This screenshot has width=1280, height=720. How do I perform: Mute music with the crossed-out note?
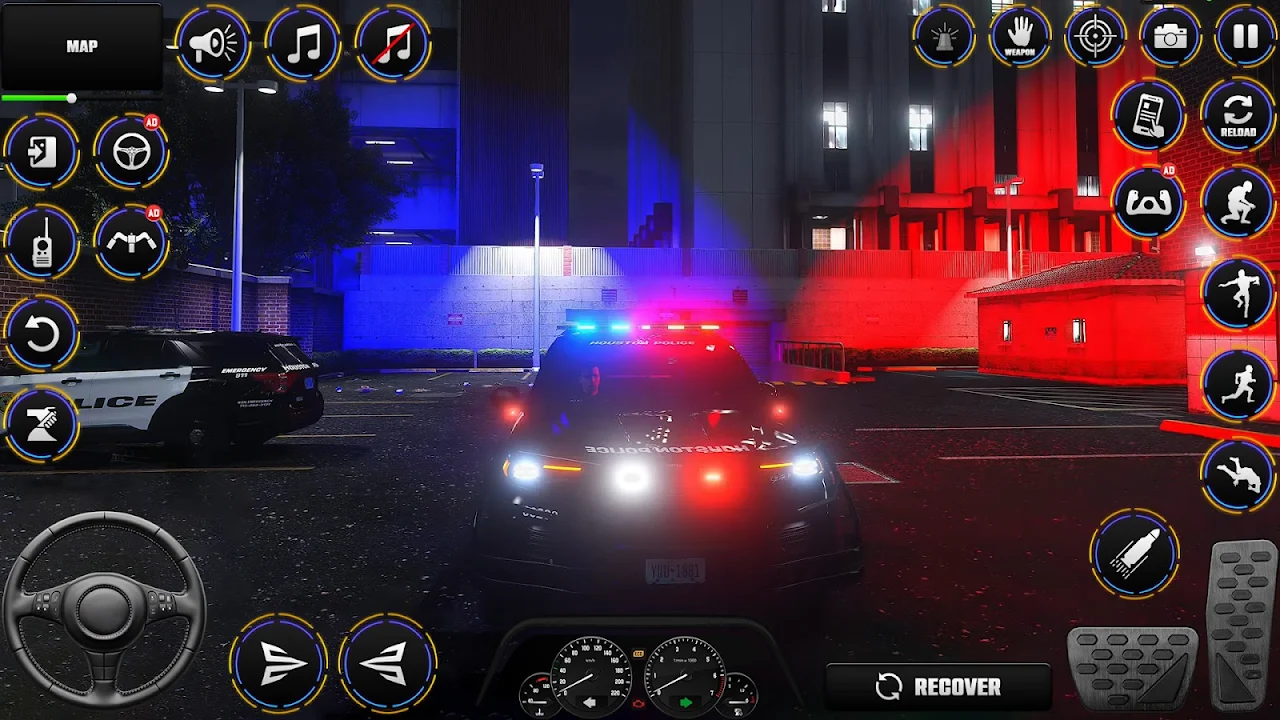[393, 43]
